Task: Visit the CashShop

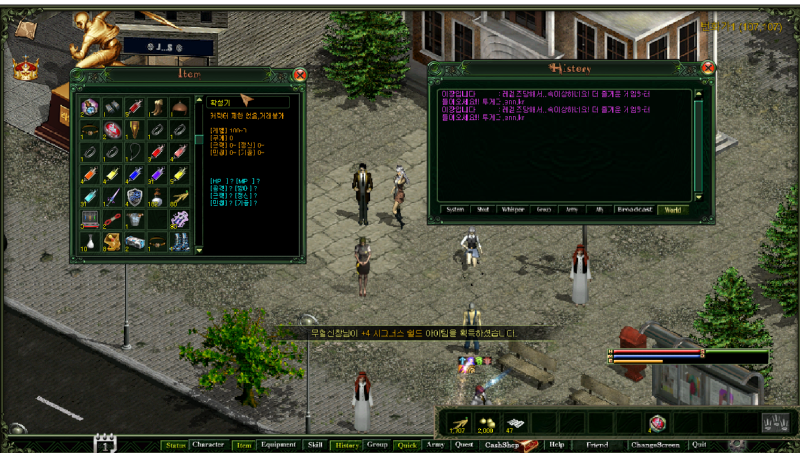Action: [504, 444]
